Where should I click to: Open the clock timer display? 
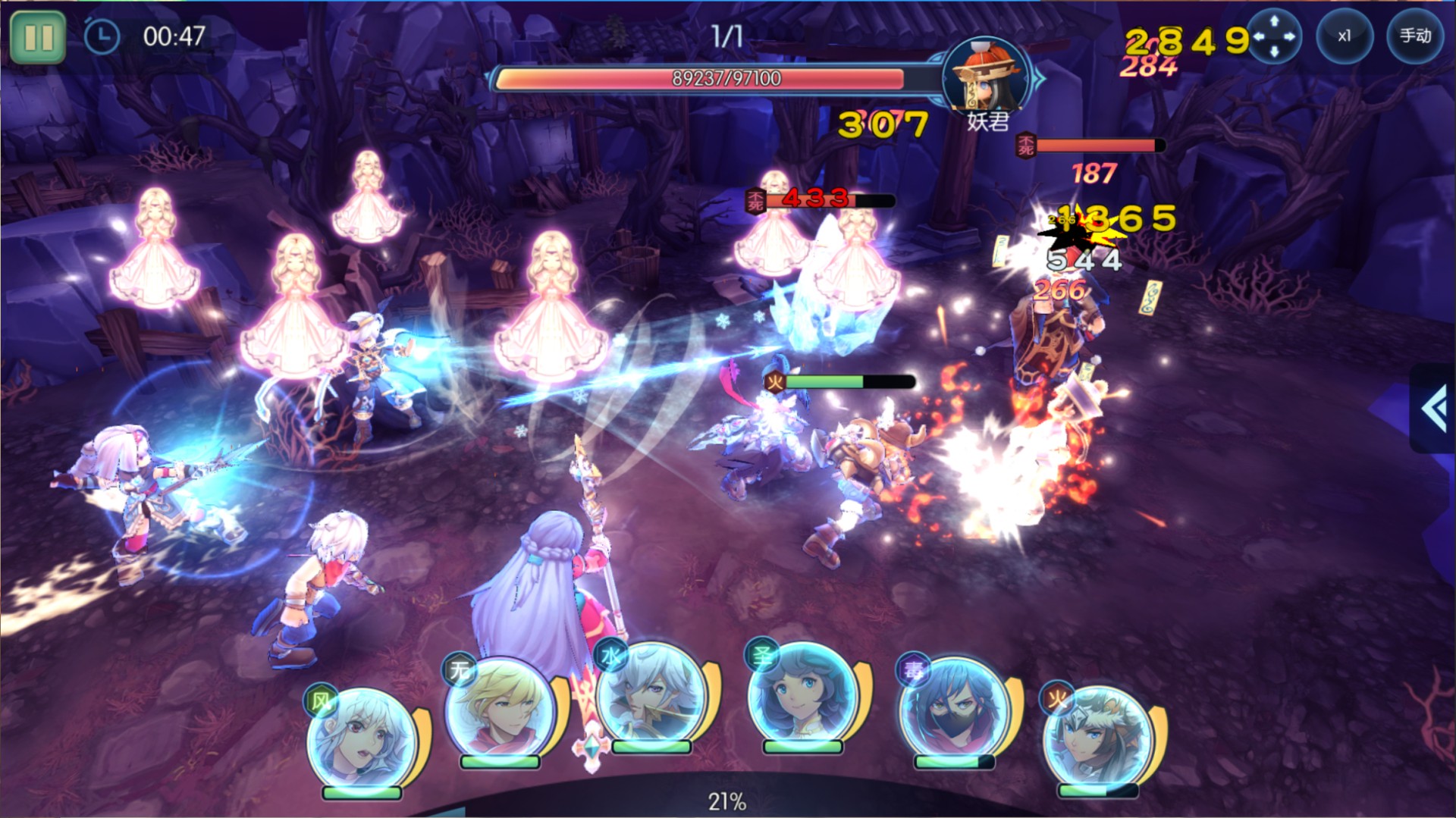99,33
